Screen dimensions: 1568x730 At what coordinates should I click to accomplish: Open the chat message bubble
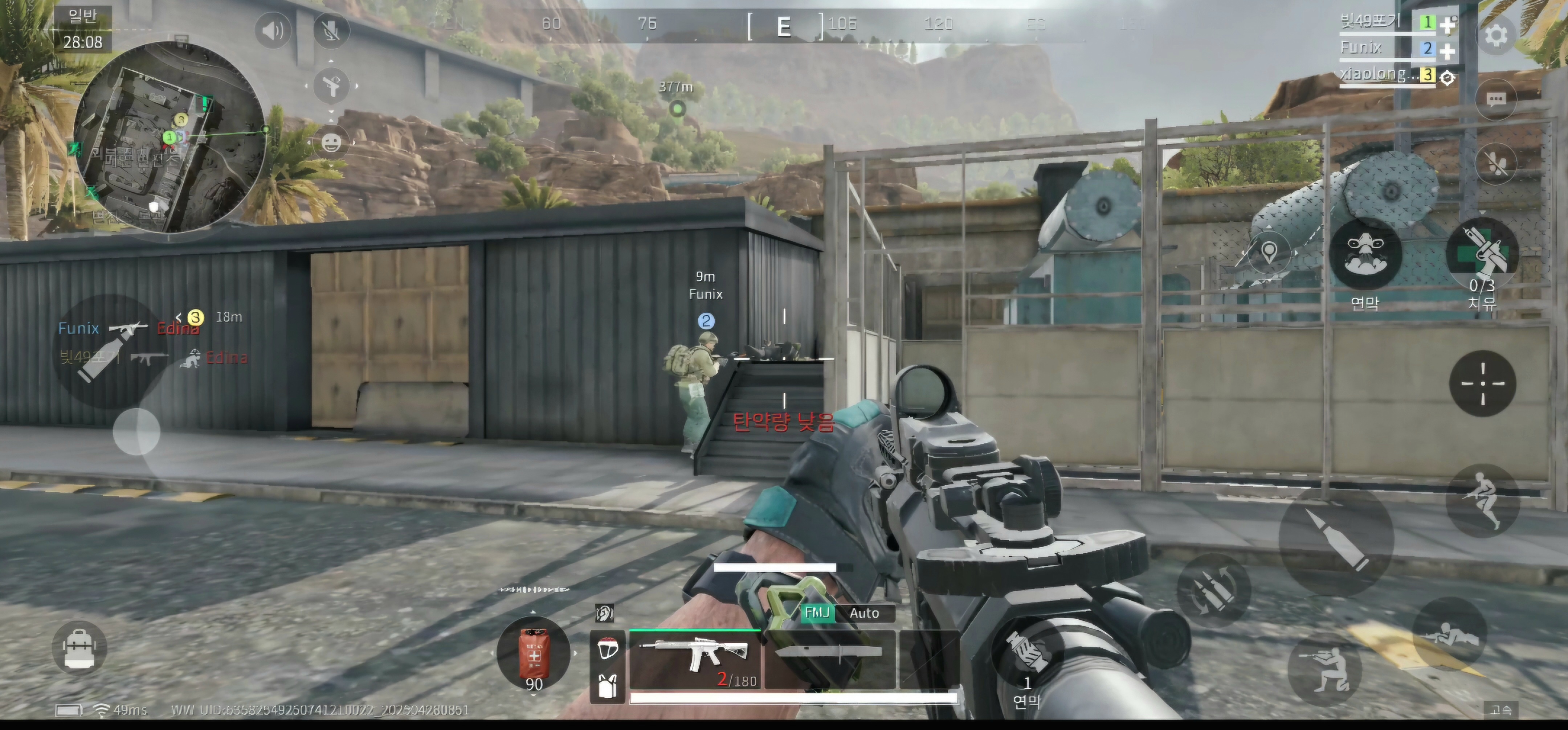[1495, 100]
